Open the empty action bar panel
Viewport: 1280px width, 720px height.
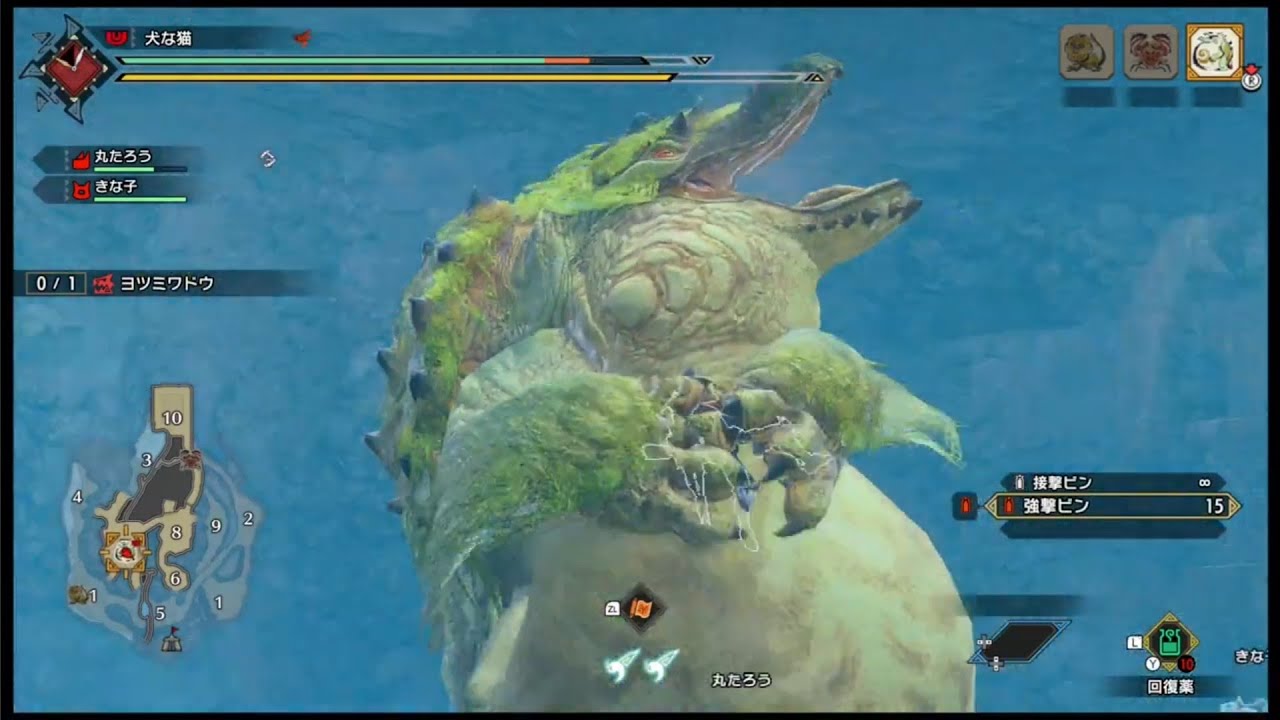pyautogui.click(x=1020, y=643)
